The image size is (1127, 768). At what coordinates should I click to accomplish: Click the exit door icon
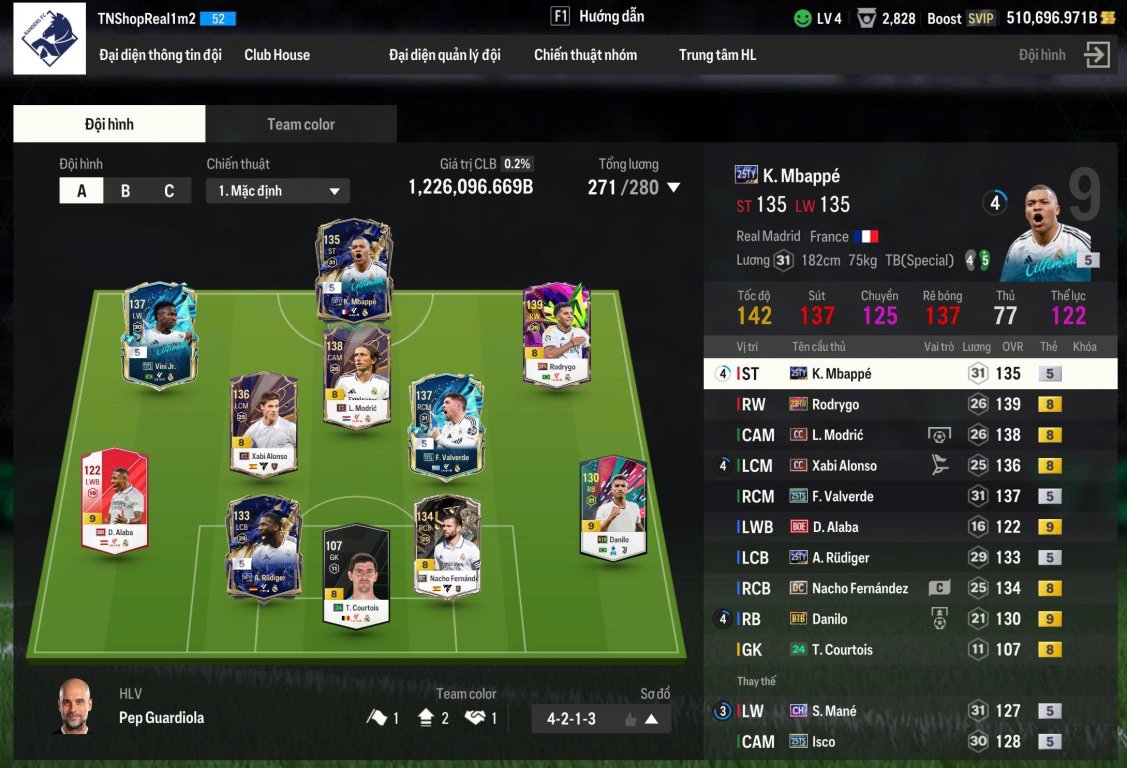point(1097,55)
